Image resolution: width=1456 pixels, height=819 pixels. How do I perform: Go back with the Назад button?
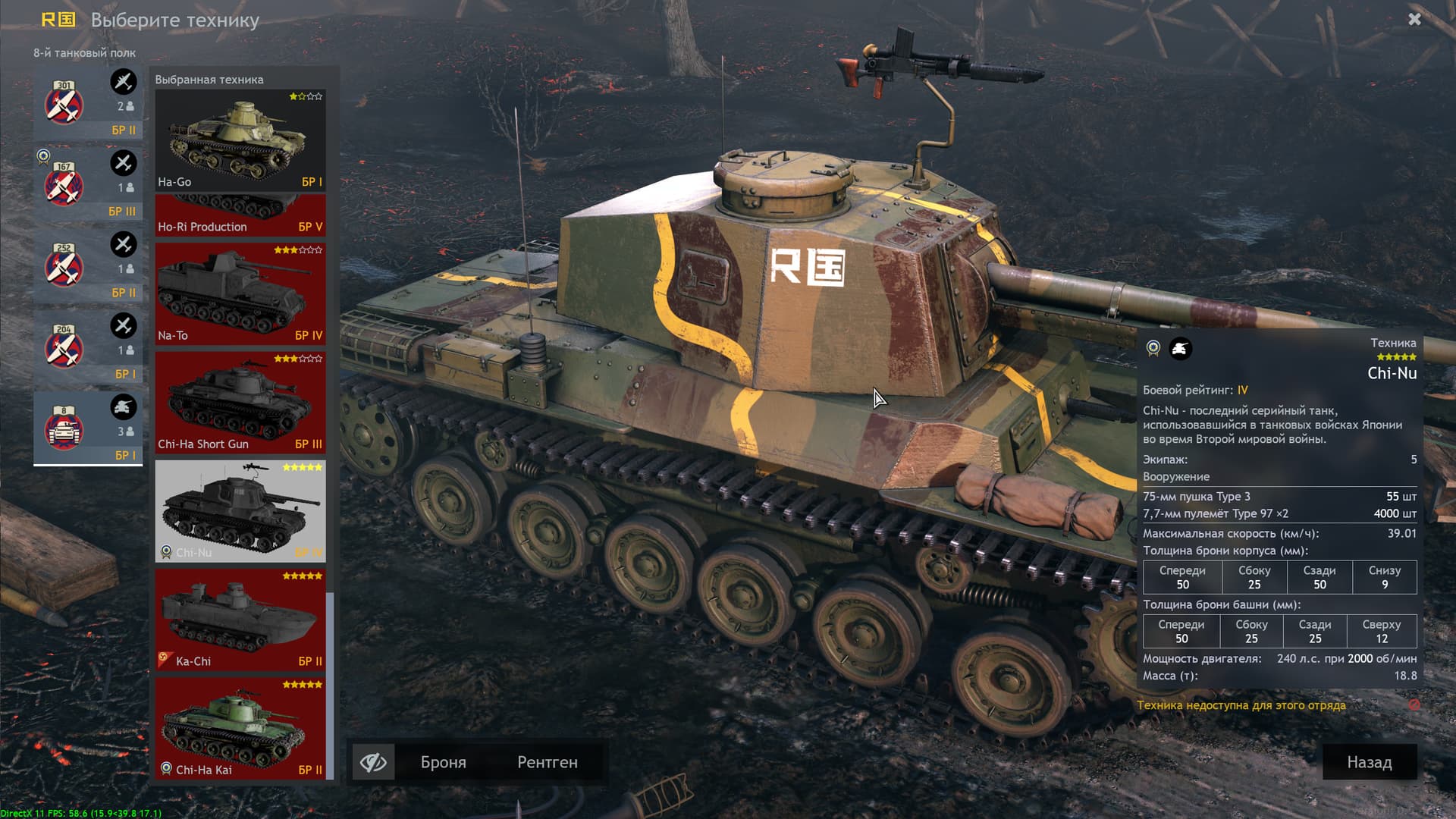click(1369, 762)
